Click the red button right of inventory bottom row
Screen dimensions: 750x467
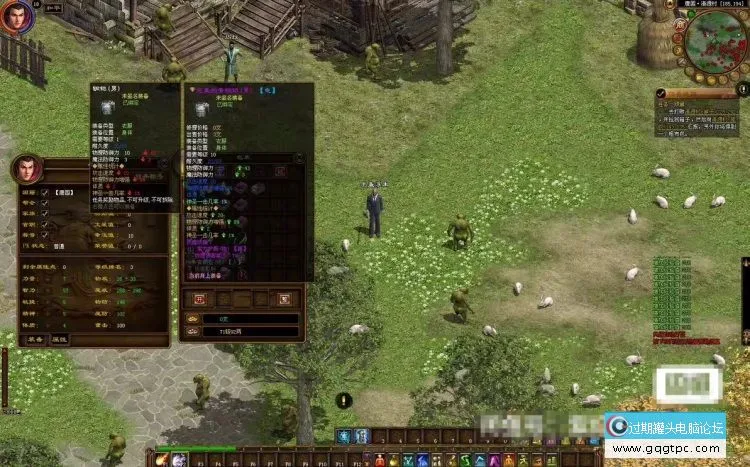point(284,298)
